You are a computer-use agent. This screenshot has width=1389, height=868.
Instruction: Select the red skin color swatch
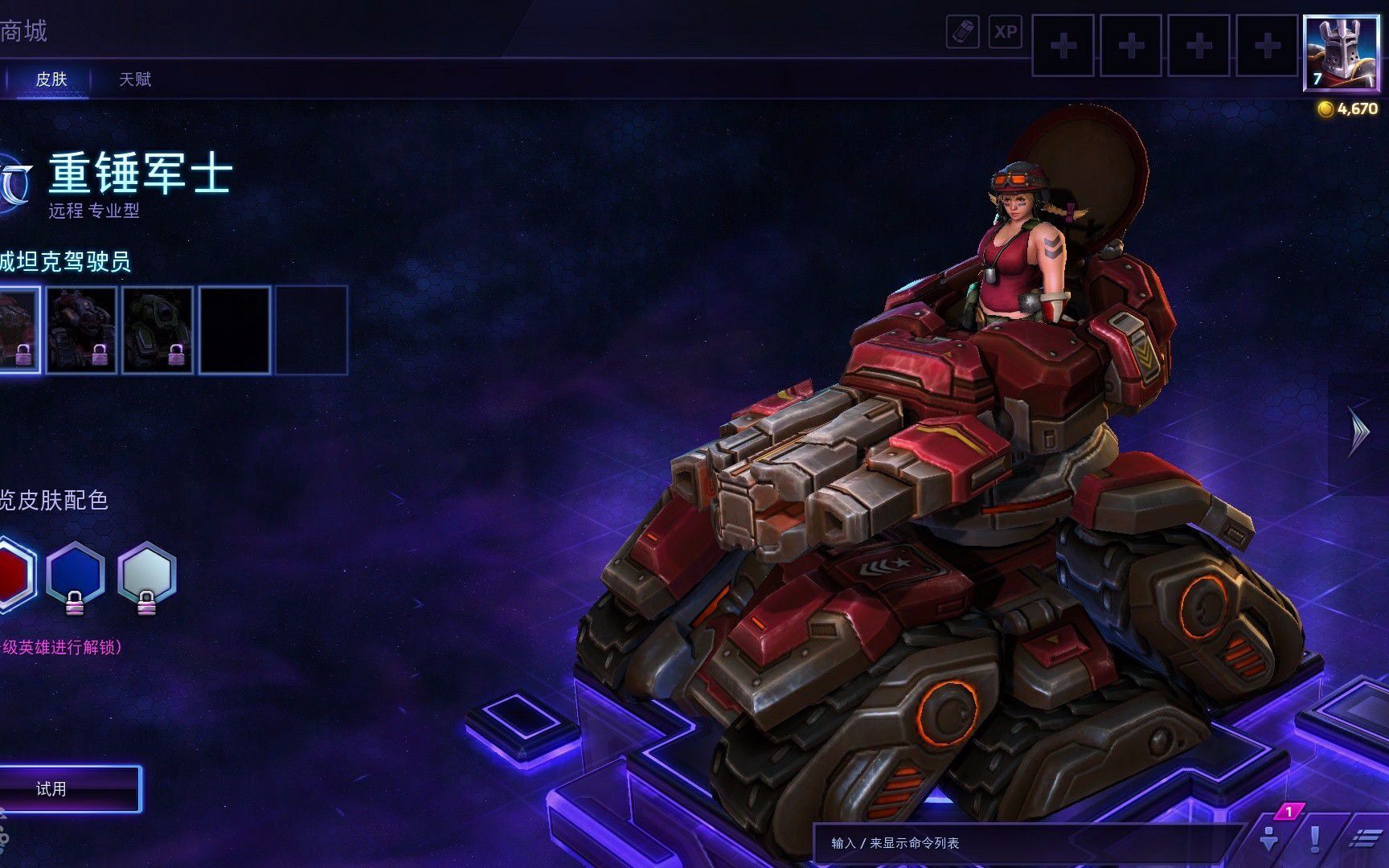click(14, 574)
